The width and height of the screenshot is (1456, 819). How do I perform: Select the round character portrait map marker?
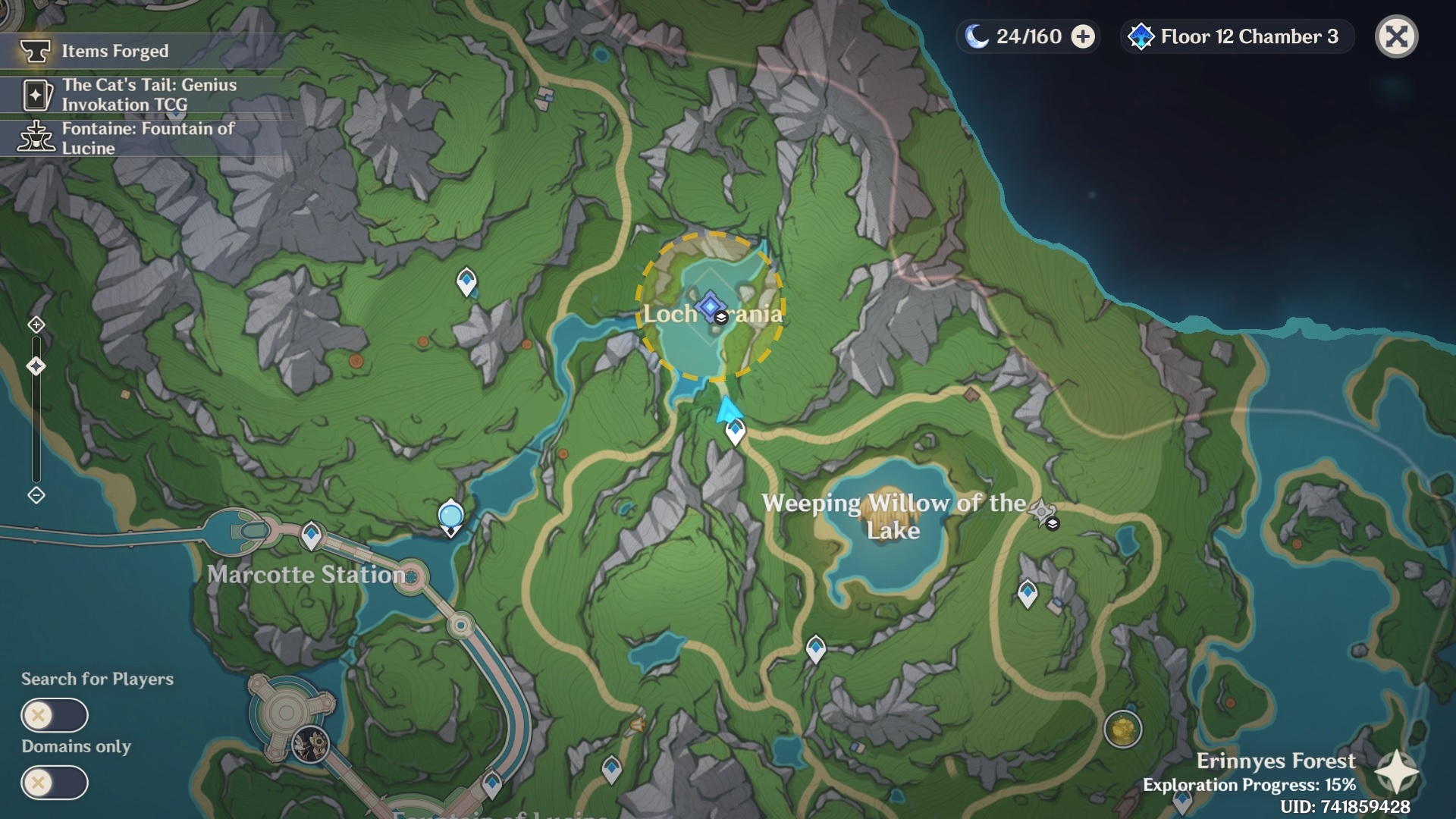pyautogui.click(x=311, y=743)
